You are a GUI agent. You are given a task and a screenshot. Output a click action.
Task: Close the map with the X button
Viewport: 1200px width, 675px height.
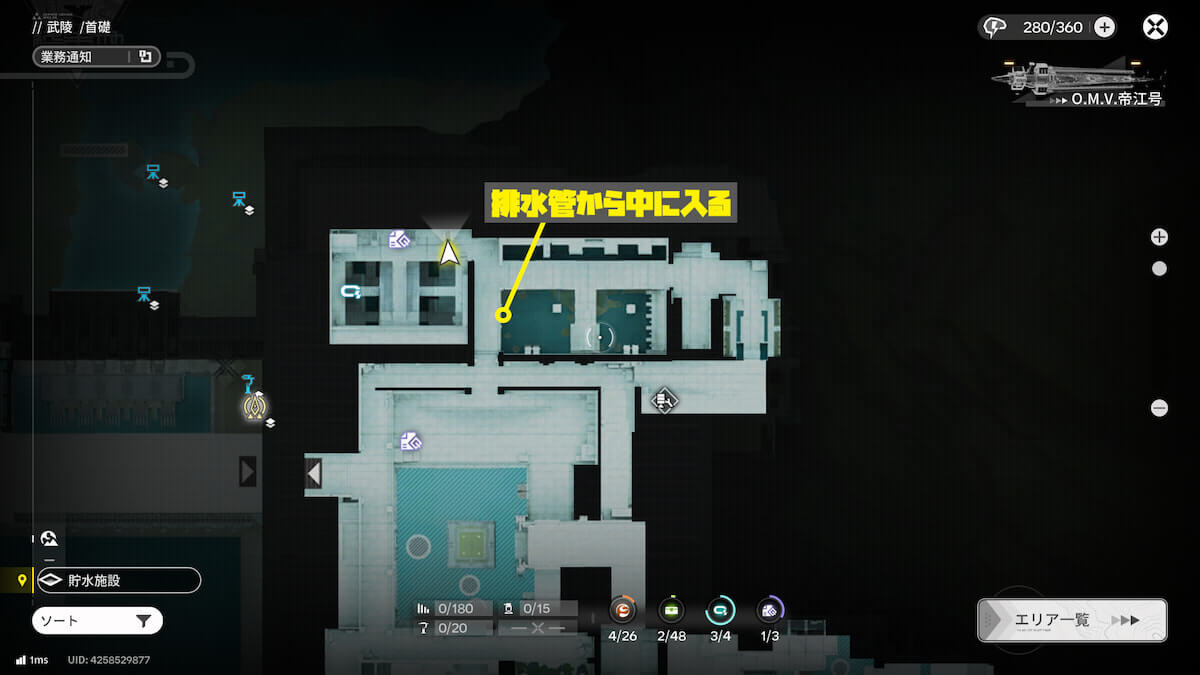click(x=1155, y=27)
